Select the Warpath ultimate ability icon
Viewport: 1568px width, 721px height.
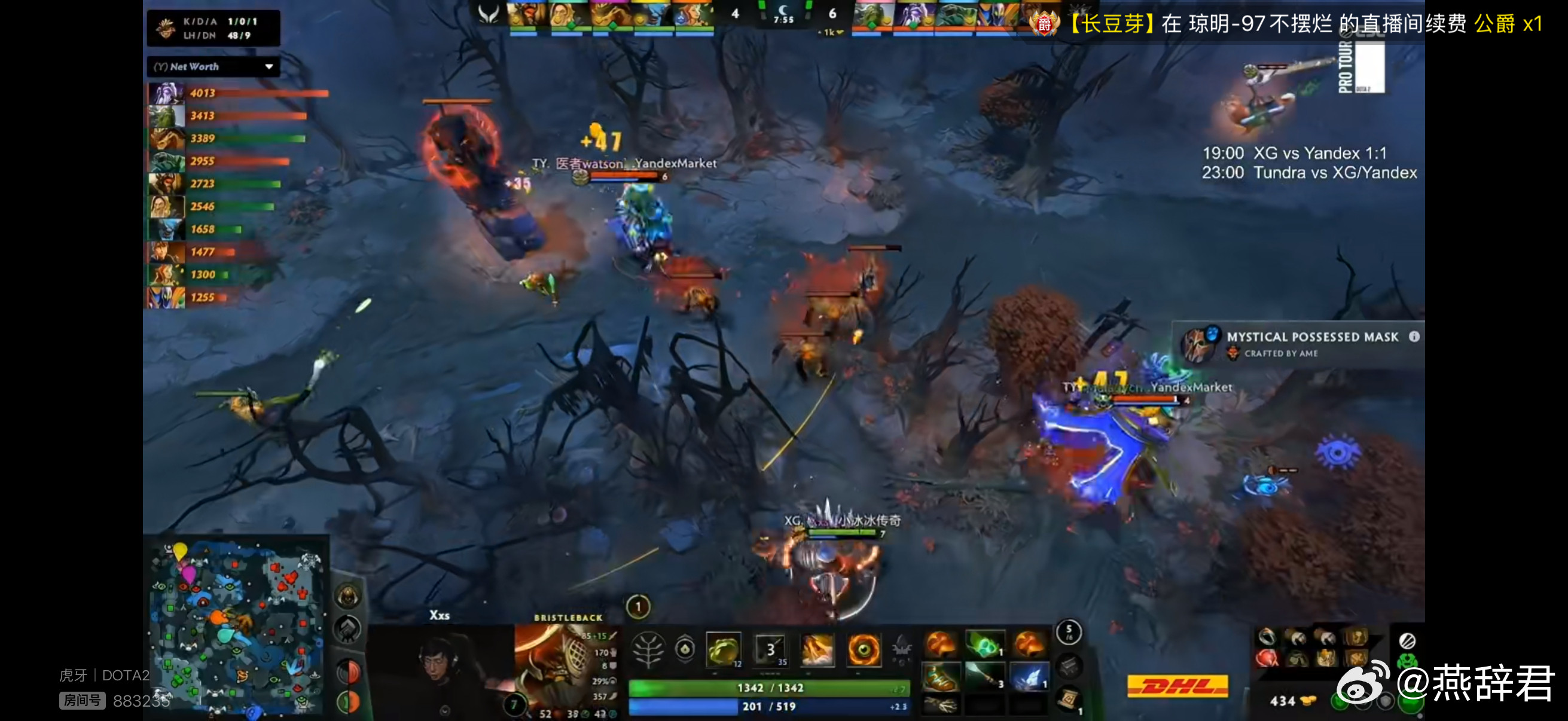(864, 650)
